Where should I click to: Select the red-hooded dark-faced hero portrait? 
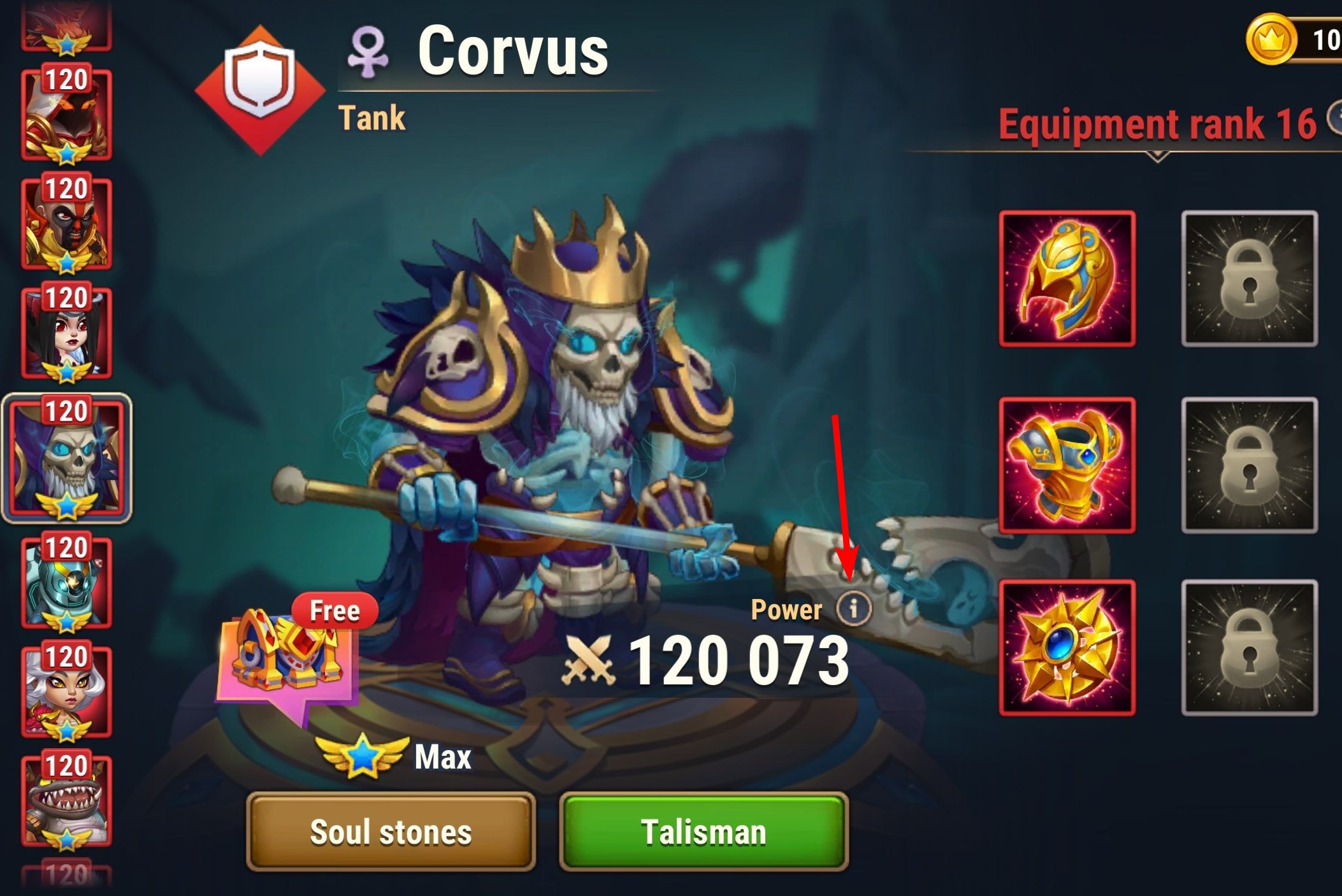(67, 115)
